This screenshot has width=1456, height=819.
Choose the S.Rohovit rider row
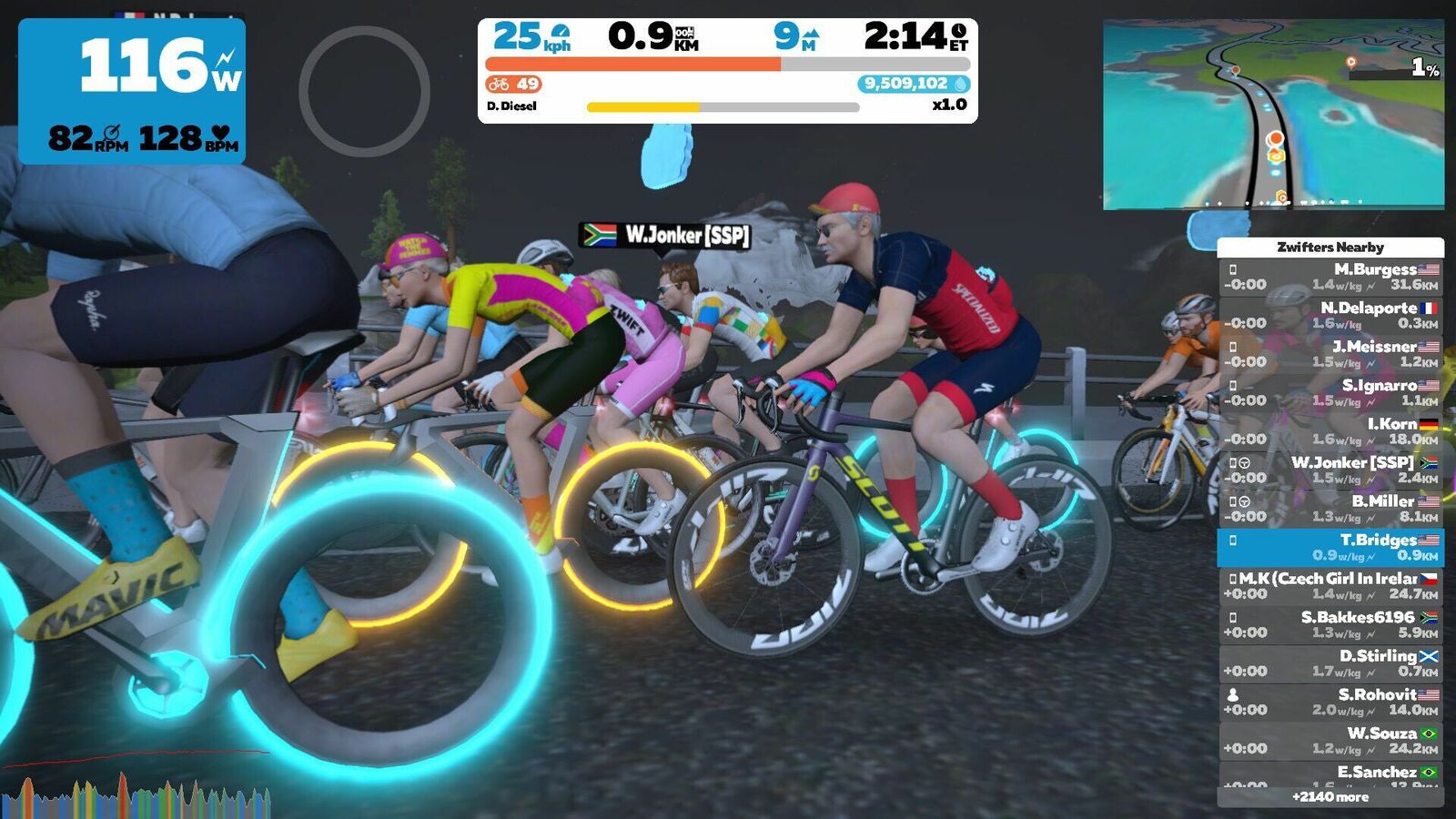pos(1330,702)
